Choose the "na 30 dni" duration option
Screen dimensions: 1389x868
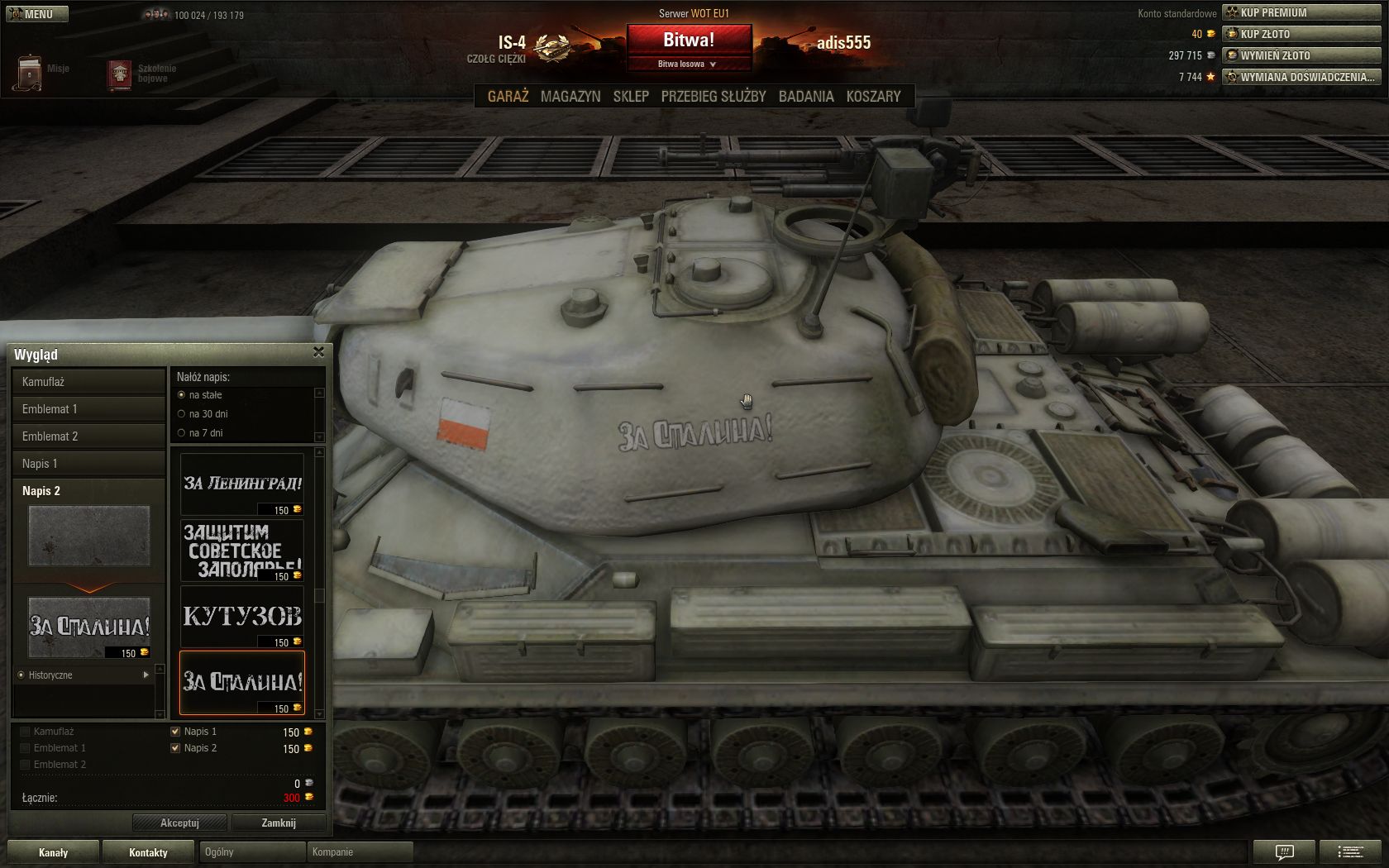tap(182, 414)
